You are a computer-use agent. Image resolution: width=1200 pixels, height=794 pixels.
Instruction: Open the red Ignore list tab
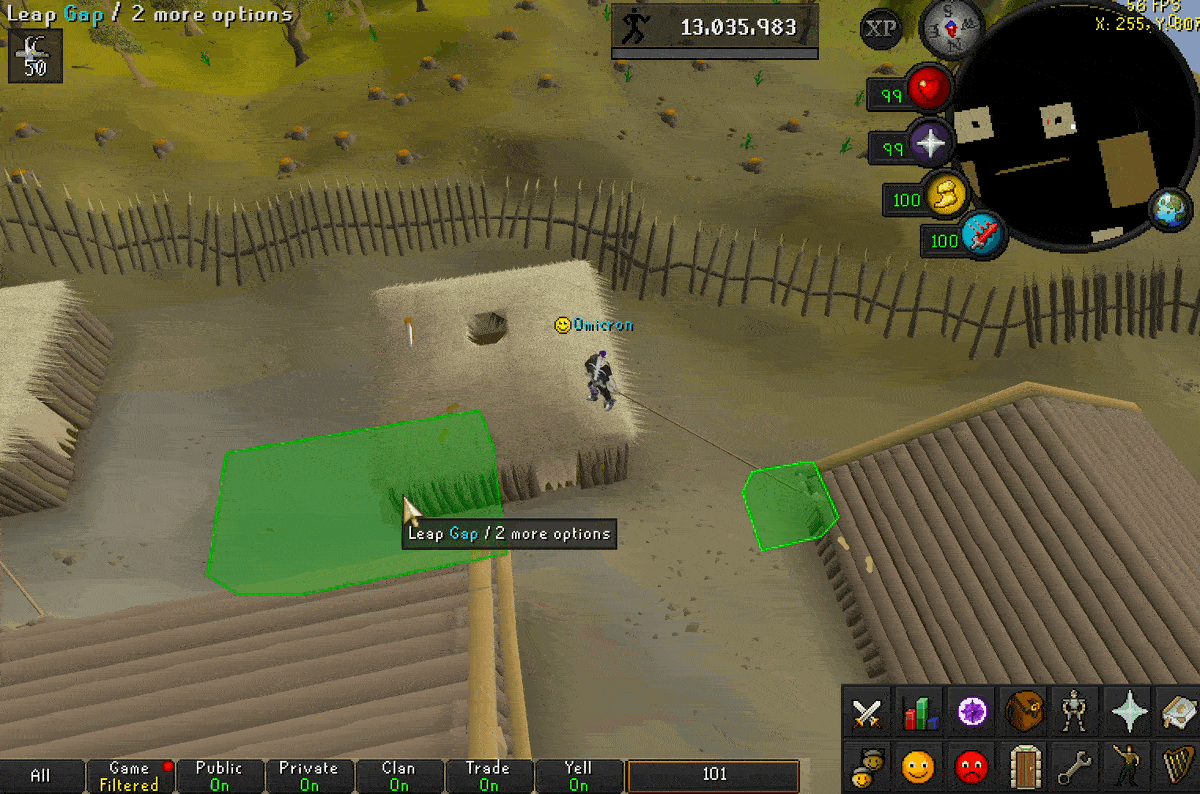pos(971,767)
